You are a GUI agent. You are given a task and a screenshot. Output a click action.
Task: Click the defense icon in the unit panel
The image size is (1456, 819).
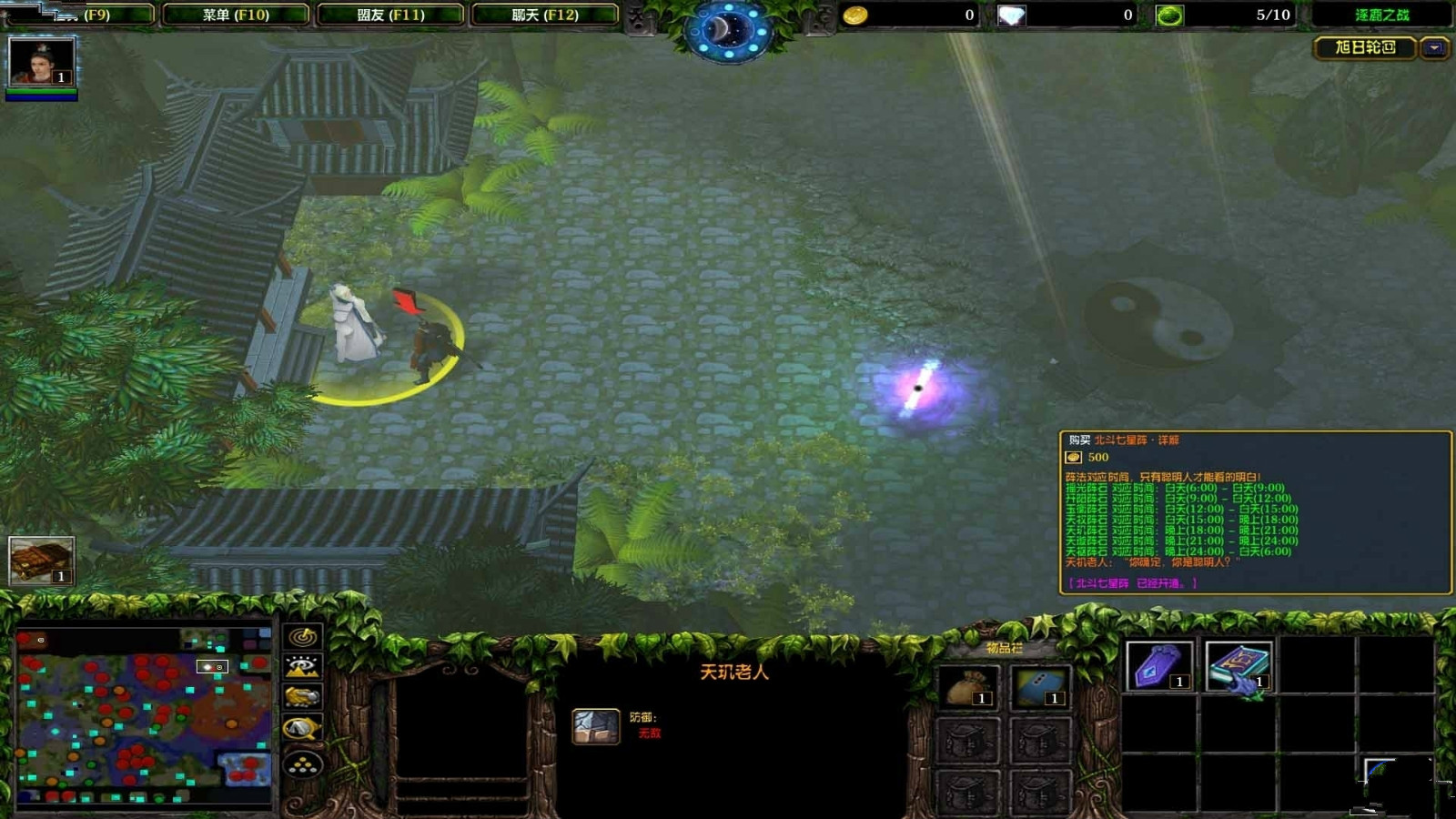(596, 723)
